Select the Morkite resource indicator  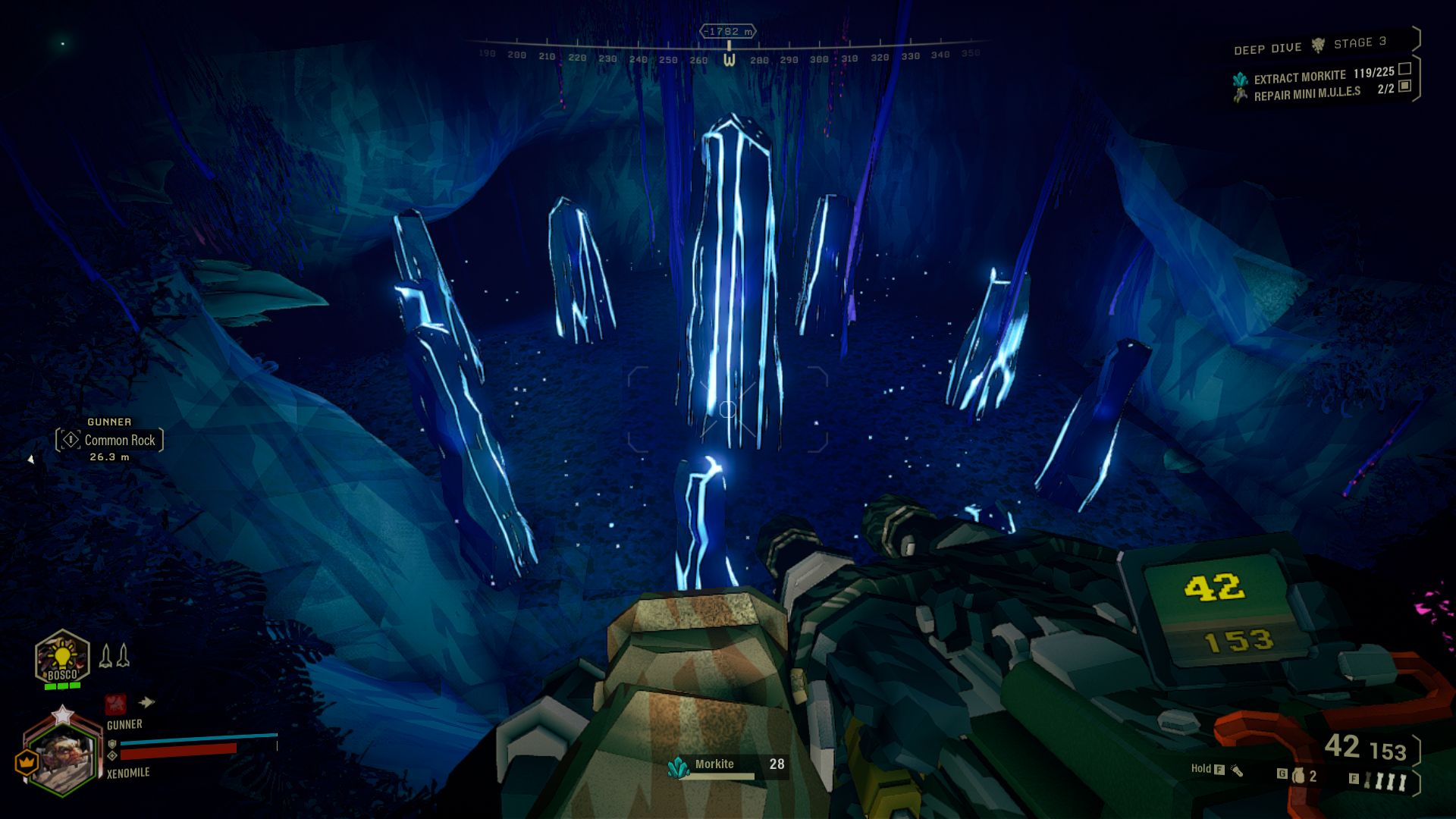click(x=726, y=766)
